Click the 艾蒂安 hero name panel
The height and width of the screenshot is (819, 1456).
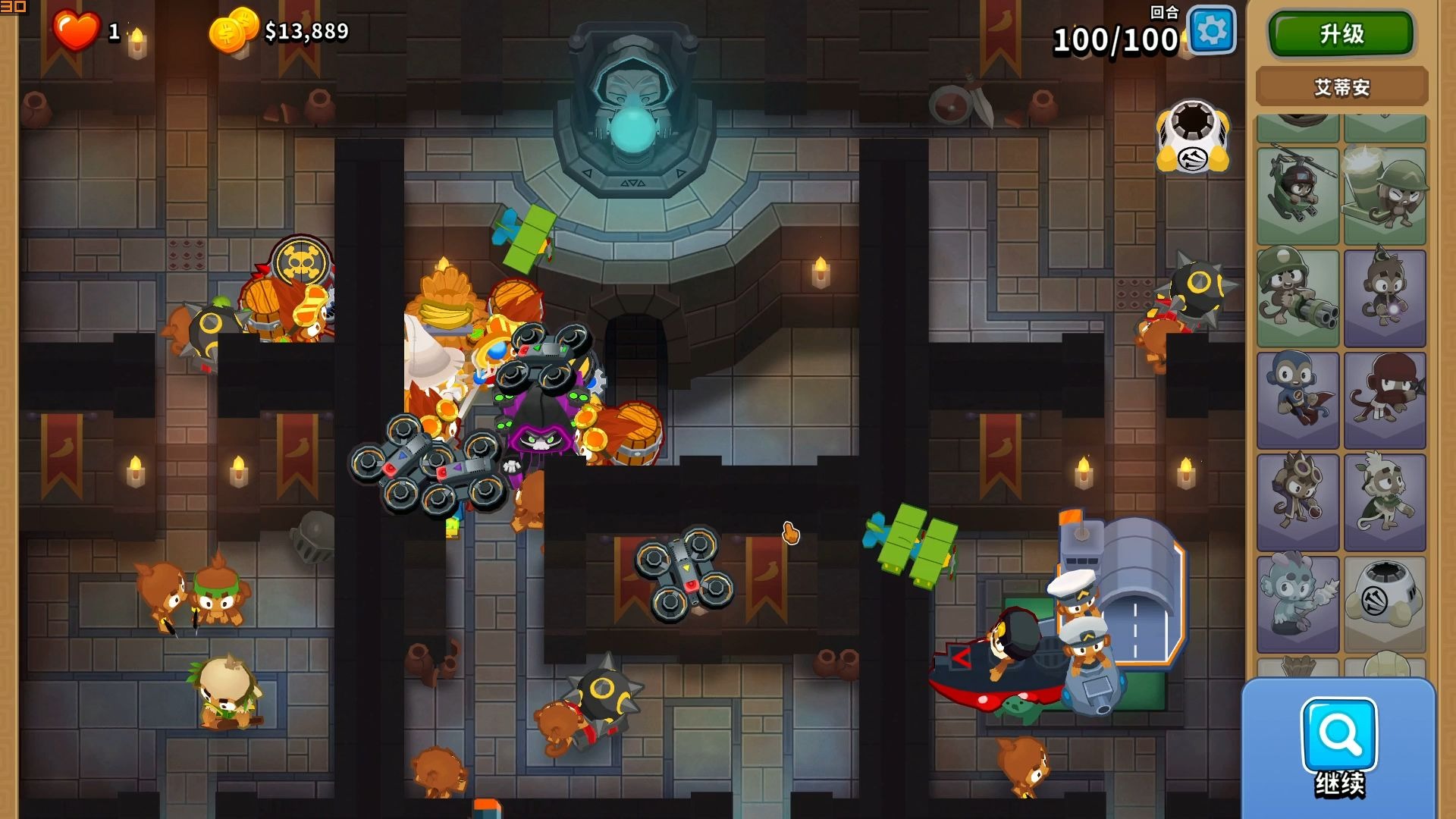(x=1341, y=87)
